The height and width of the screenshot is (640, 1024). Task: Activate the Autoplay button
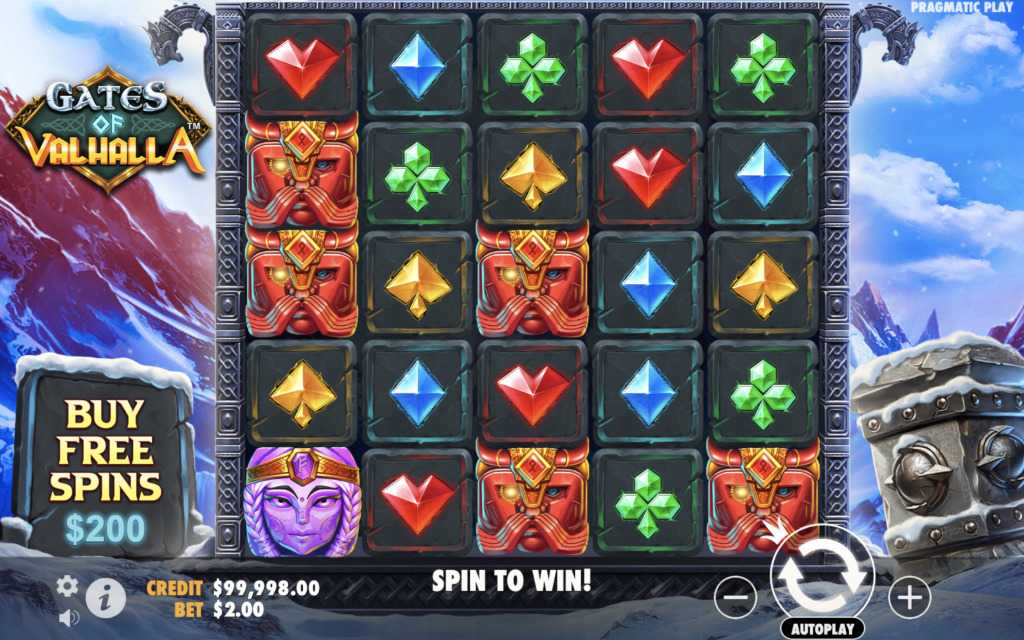coord(822,629)
